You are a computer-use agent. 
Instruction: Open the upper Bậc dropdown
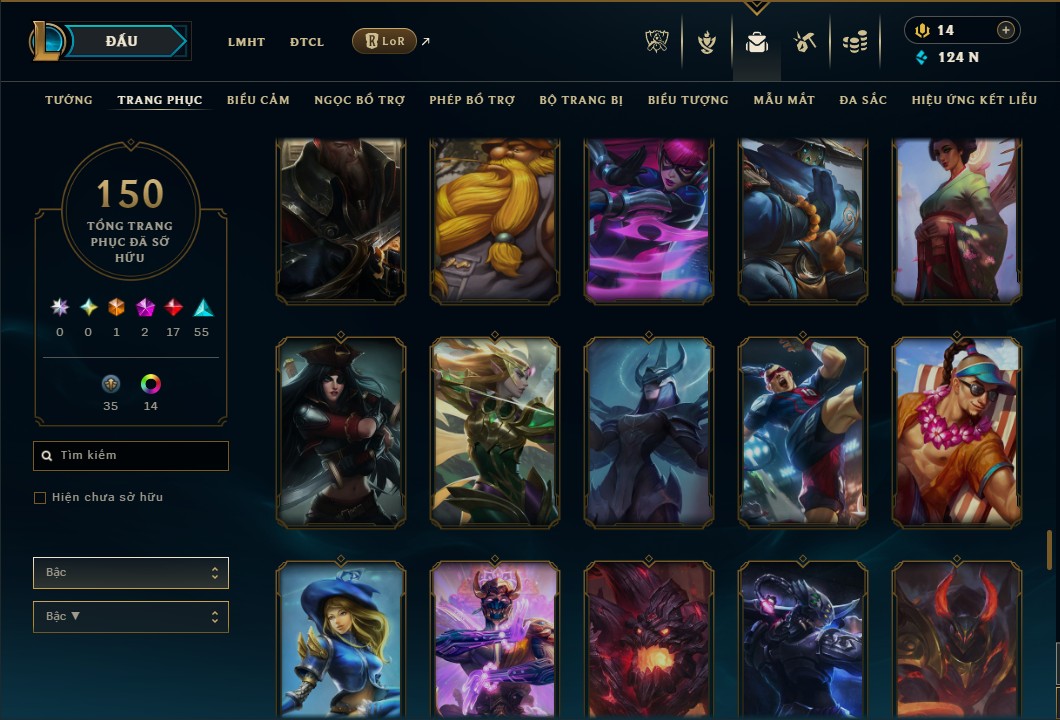[131, 573]
